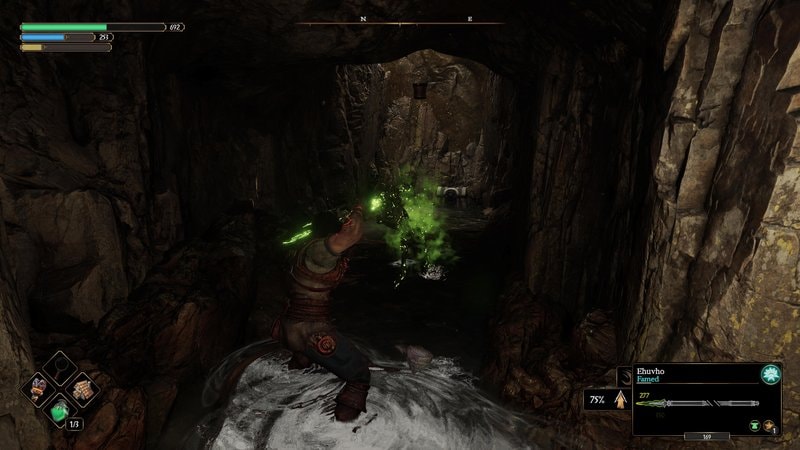The width and height of the screenshot is (800, 450).
Task: Select the gauntlet item quick slot
Action: pos(37,390)
